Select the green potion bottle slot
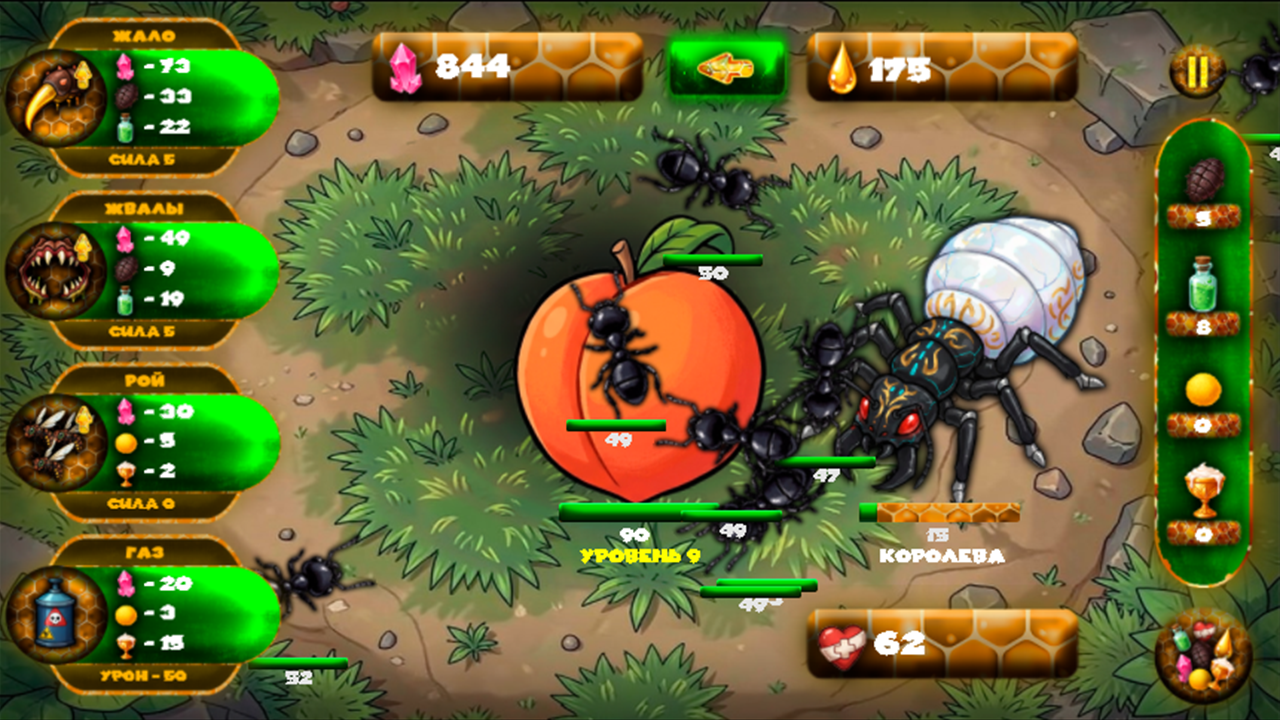Viewport: 1280px width, 720px height. pyautogui.click(x=1204, y=286)
